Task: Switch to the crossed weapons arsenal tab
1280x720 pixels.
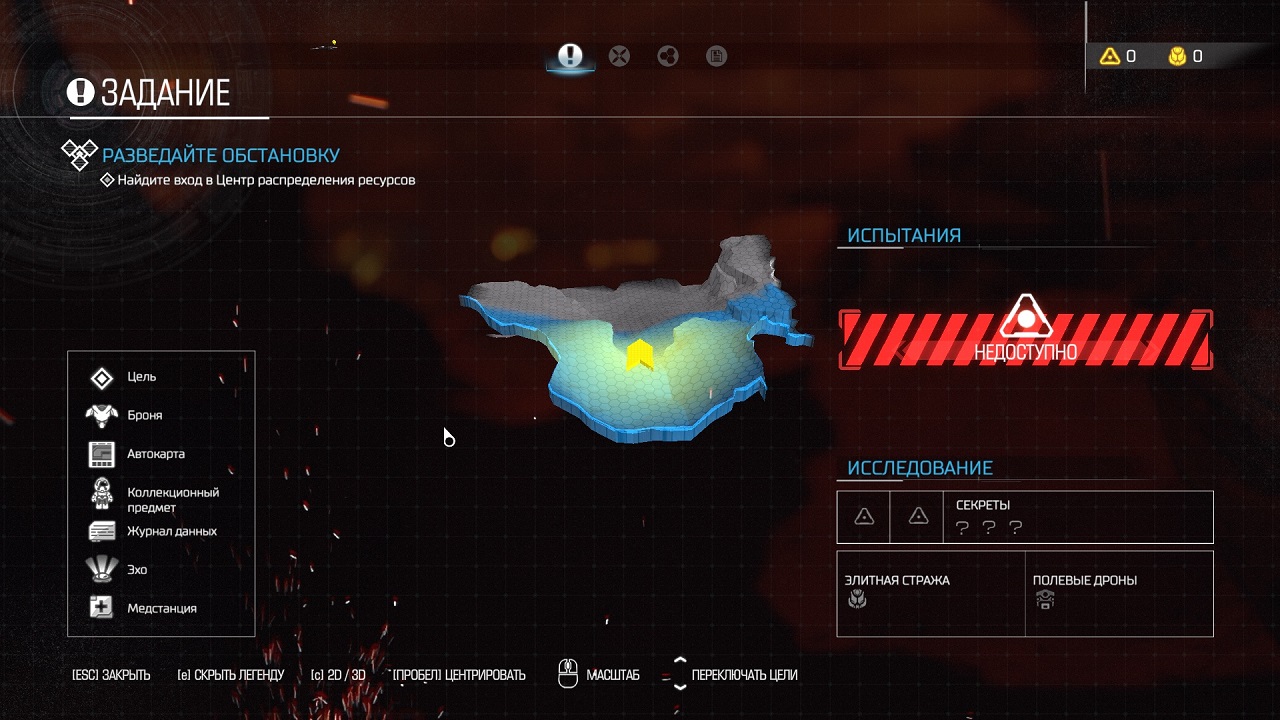Action: click(x=620, y=56)
